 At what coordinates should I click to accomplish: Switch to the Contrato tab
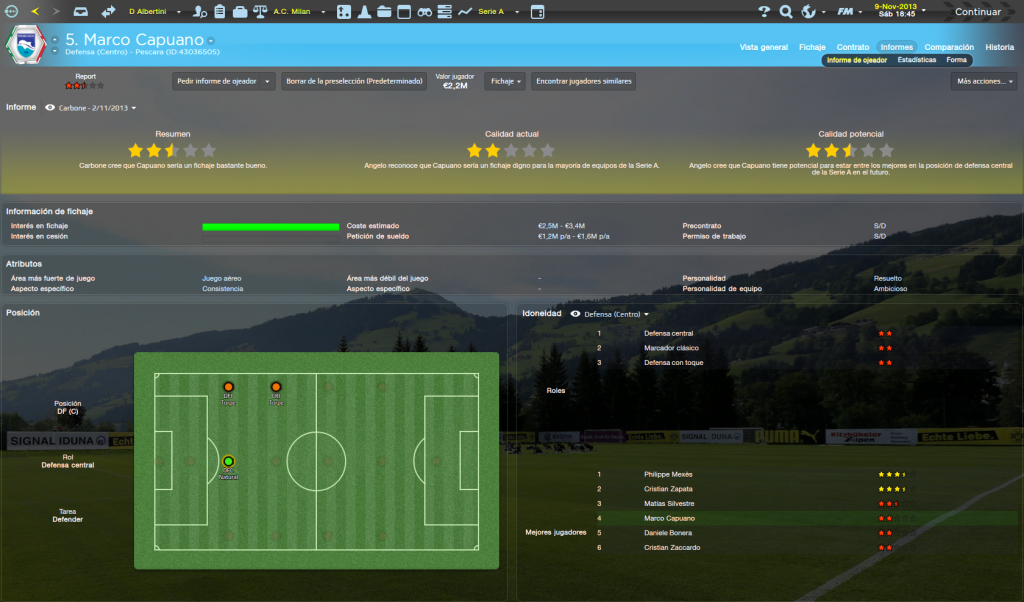(852, 47)
